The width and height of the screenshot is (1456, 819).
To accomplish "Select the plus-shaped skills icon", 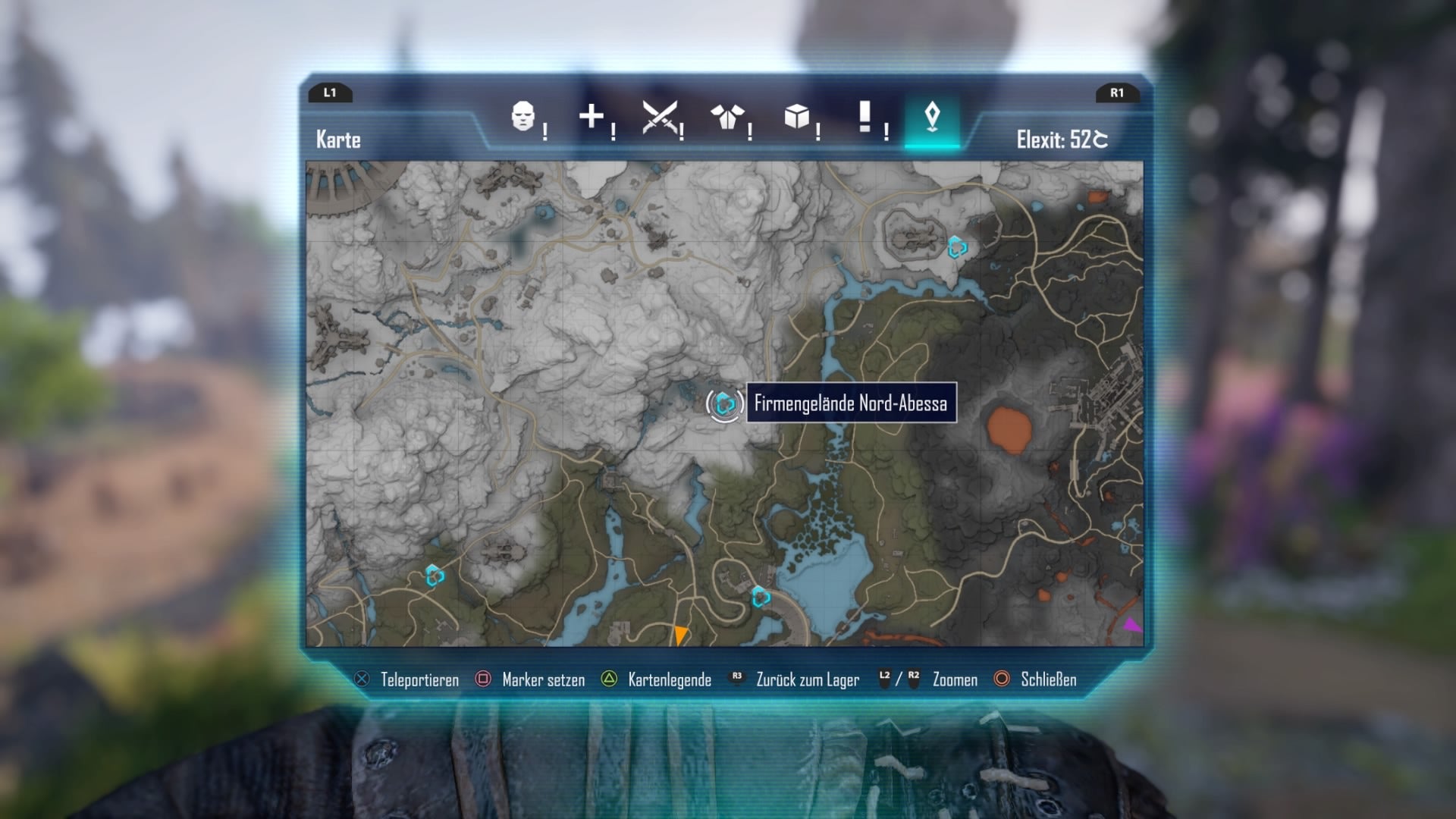I will [592, 115].
